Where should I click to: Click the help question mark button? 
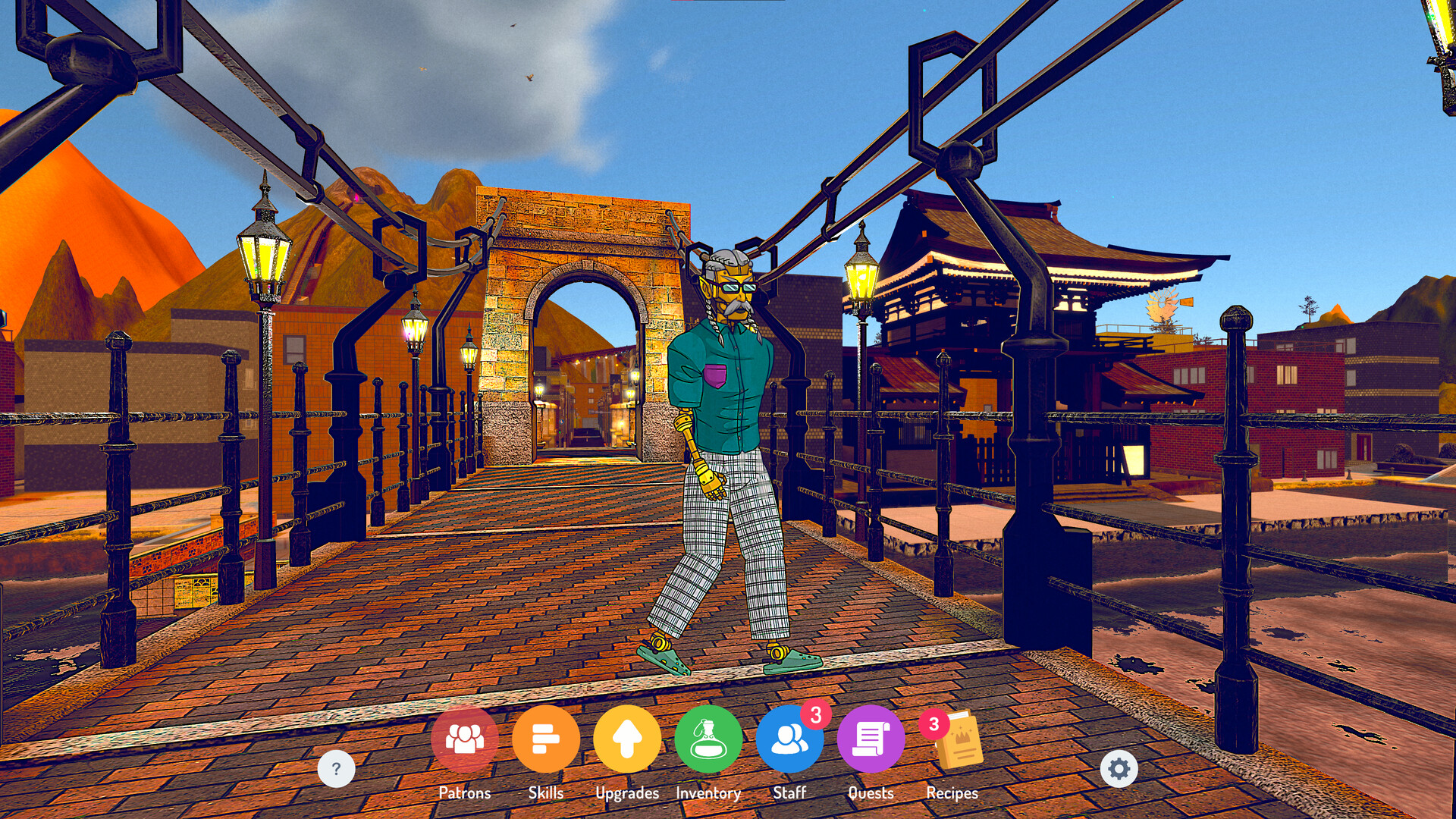[336, 769]
